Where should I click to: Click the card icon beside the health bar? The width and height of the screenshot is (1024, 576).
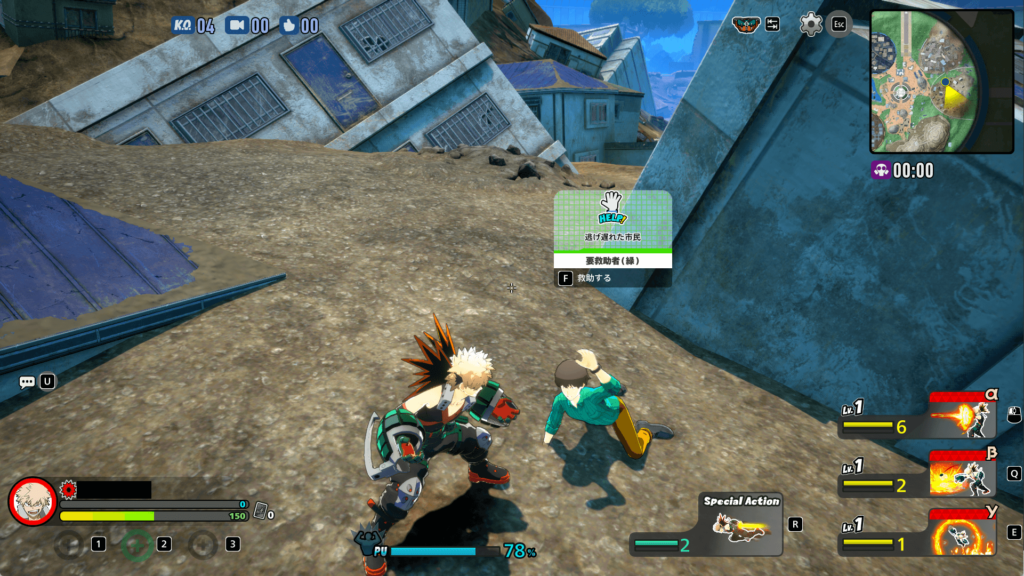[261, 511]
